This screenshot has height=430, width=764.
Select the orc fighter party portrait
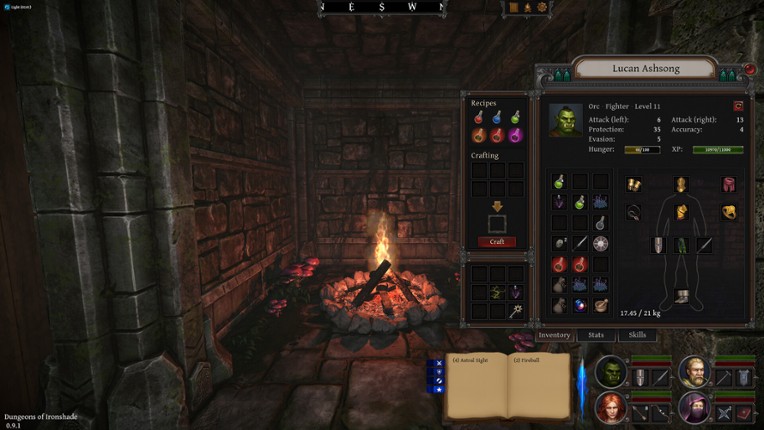610,372
